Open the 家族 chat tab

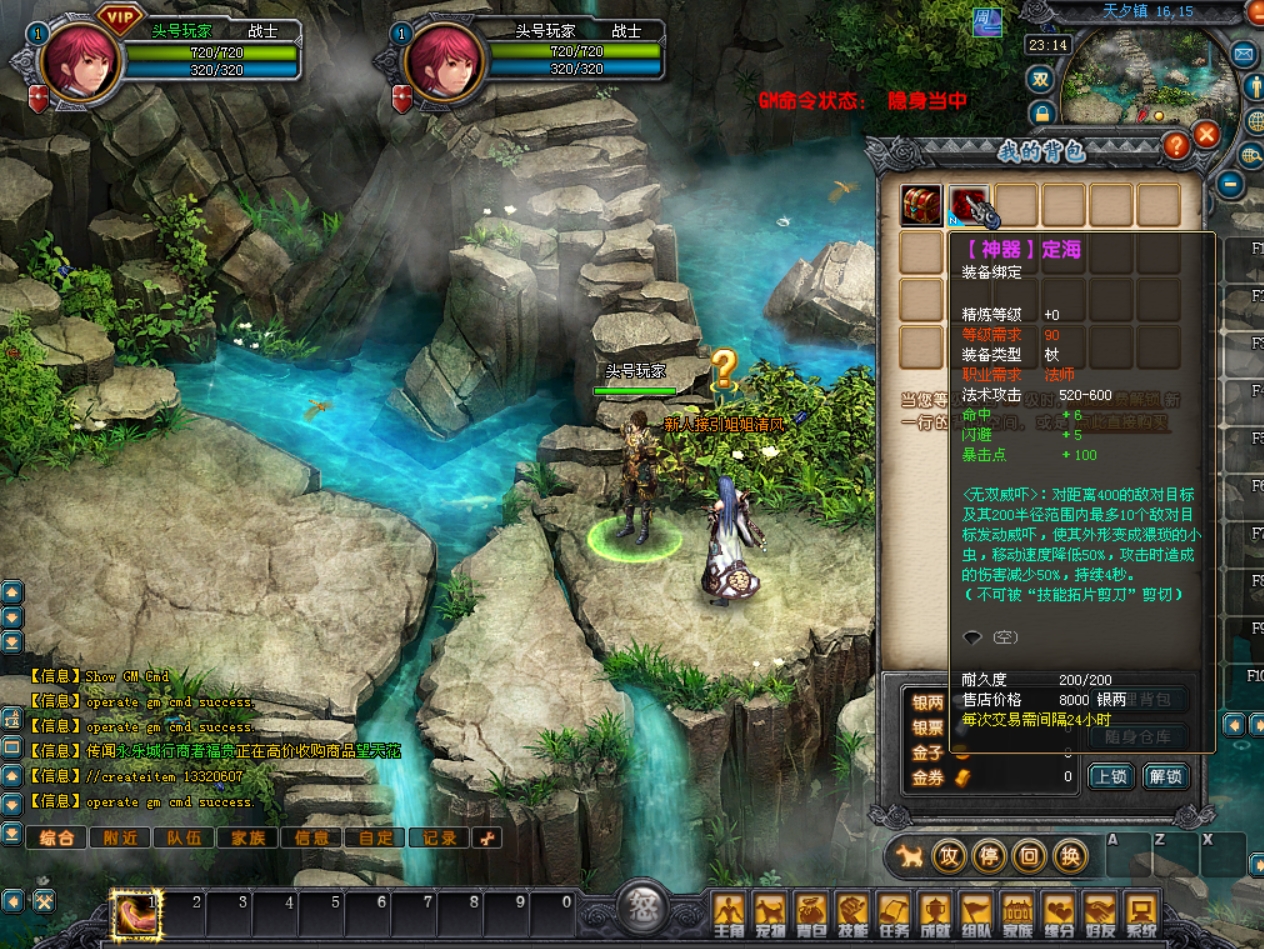click(248, 838)
